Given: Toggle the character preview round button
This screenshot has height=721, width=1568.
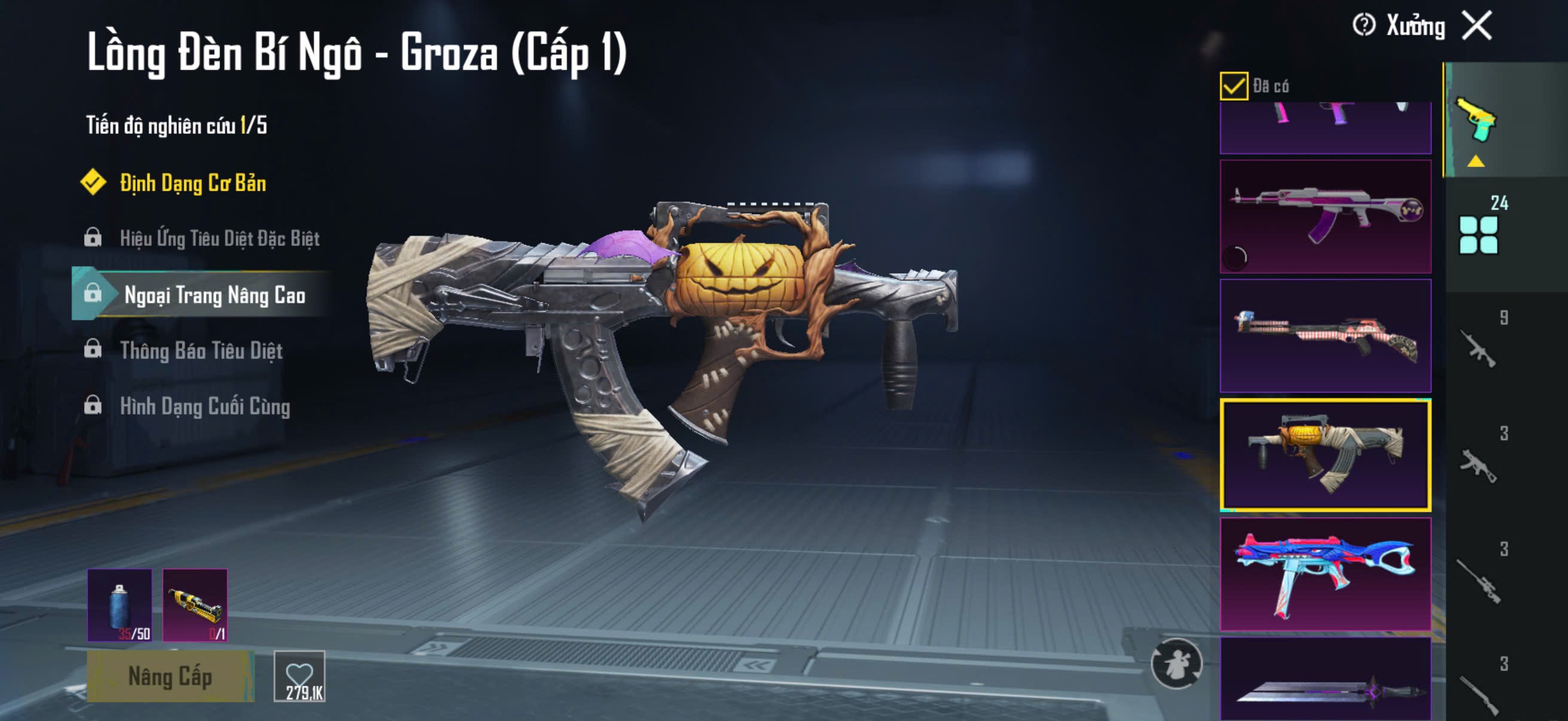Looking at the screenshot, I should click(1176, 664).
